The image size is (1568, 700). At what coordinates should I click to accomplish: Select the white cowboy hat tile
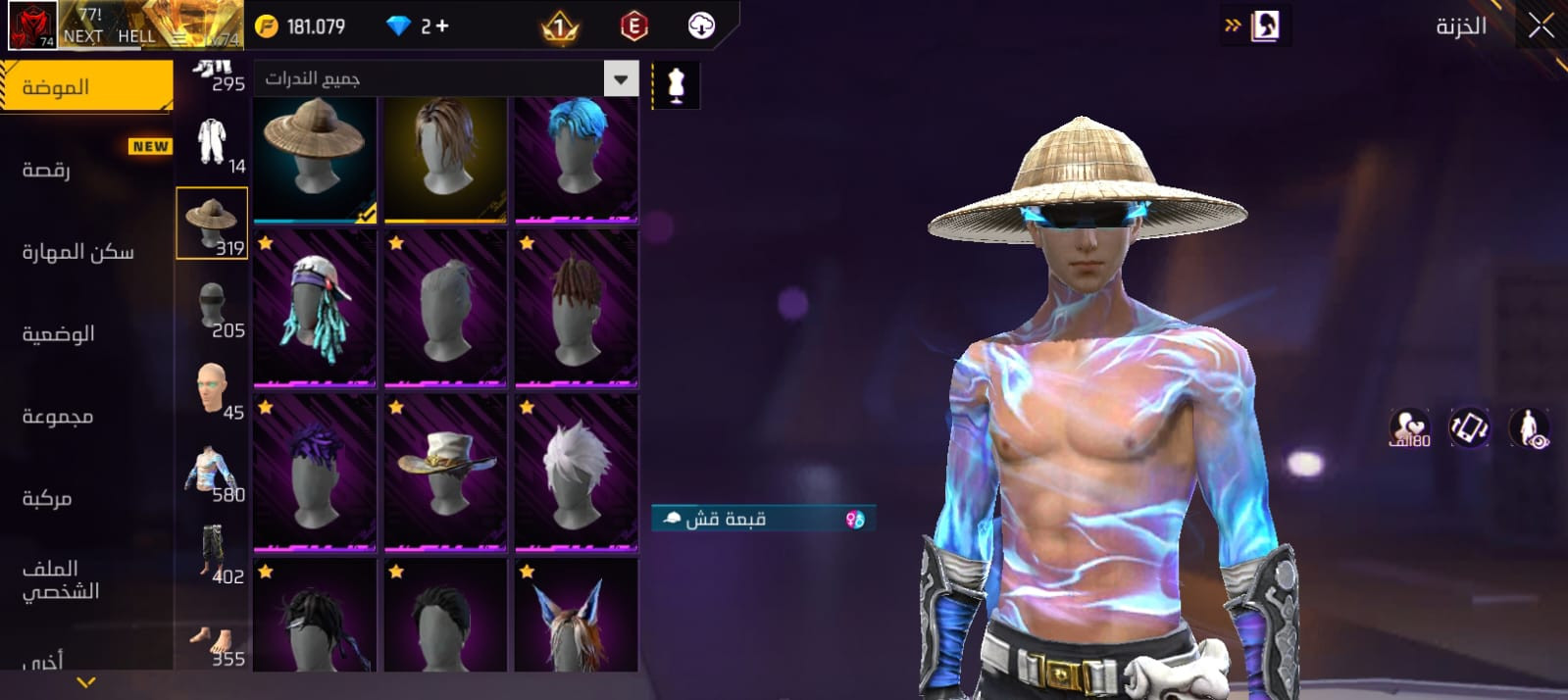point(446,473)
